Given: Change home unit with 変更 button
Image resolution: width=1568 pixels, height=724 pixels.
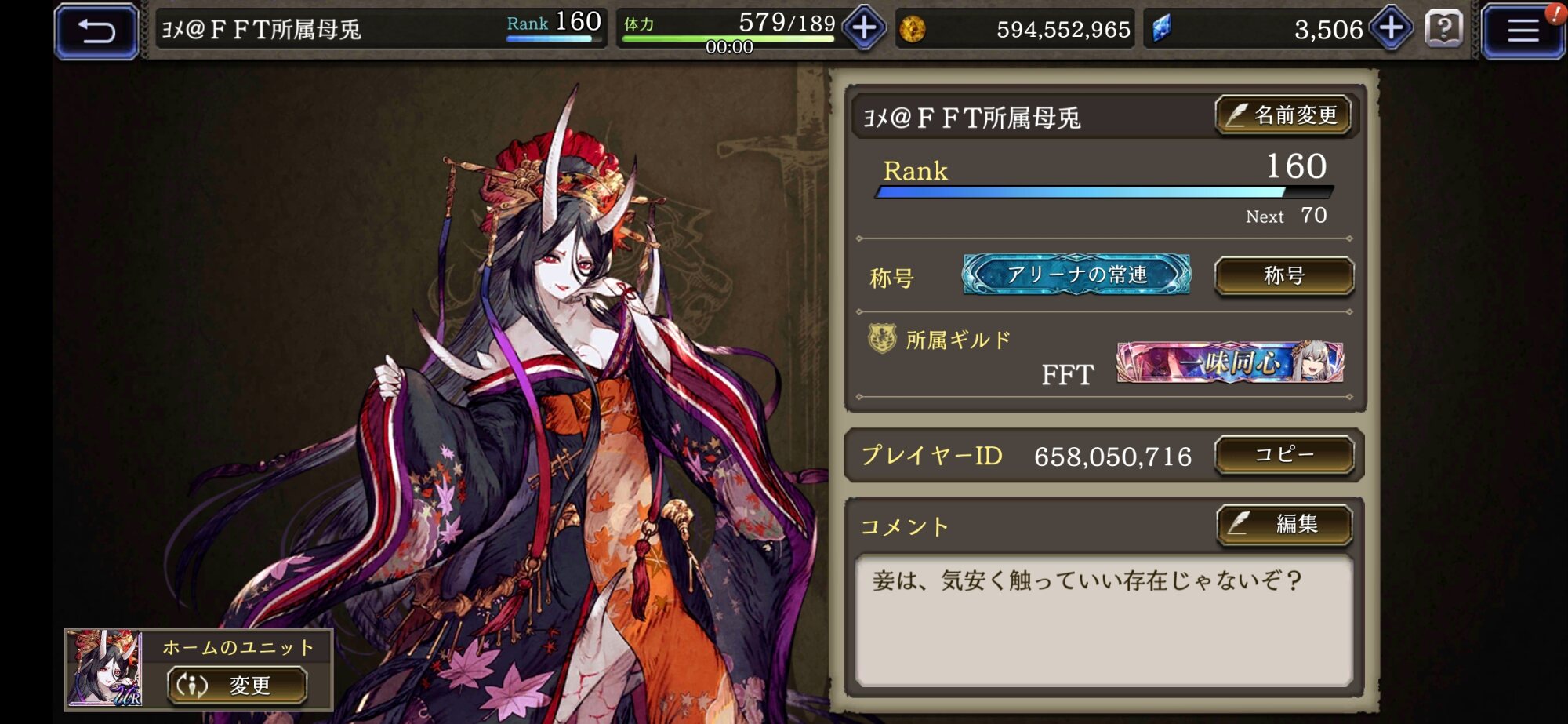Looking at the screenshot, I should (x=236, y=685).
